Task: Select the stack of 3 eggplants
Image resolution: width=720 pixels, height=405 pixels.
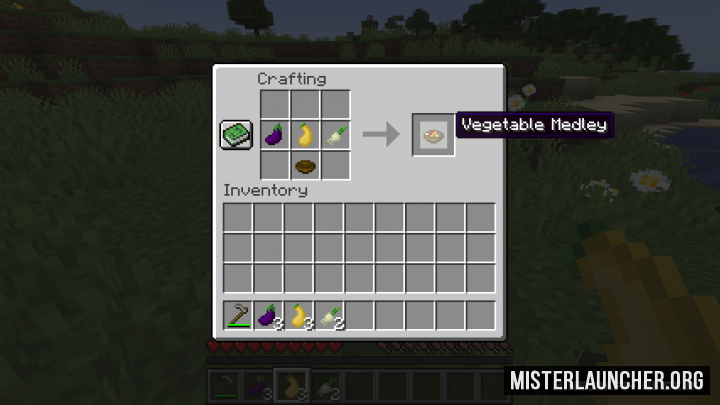Action: tap(268, 316)
